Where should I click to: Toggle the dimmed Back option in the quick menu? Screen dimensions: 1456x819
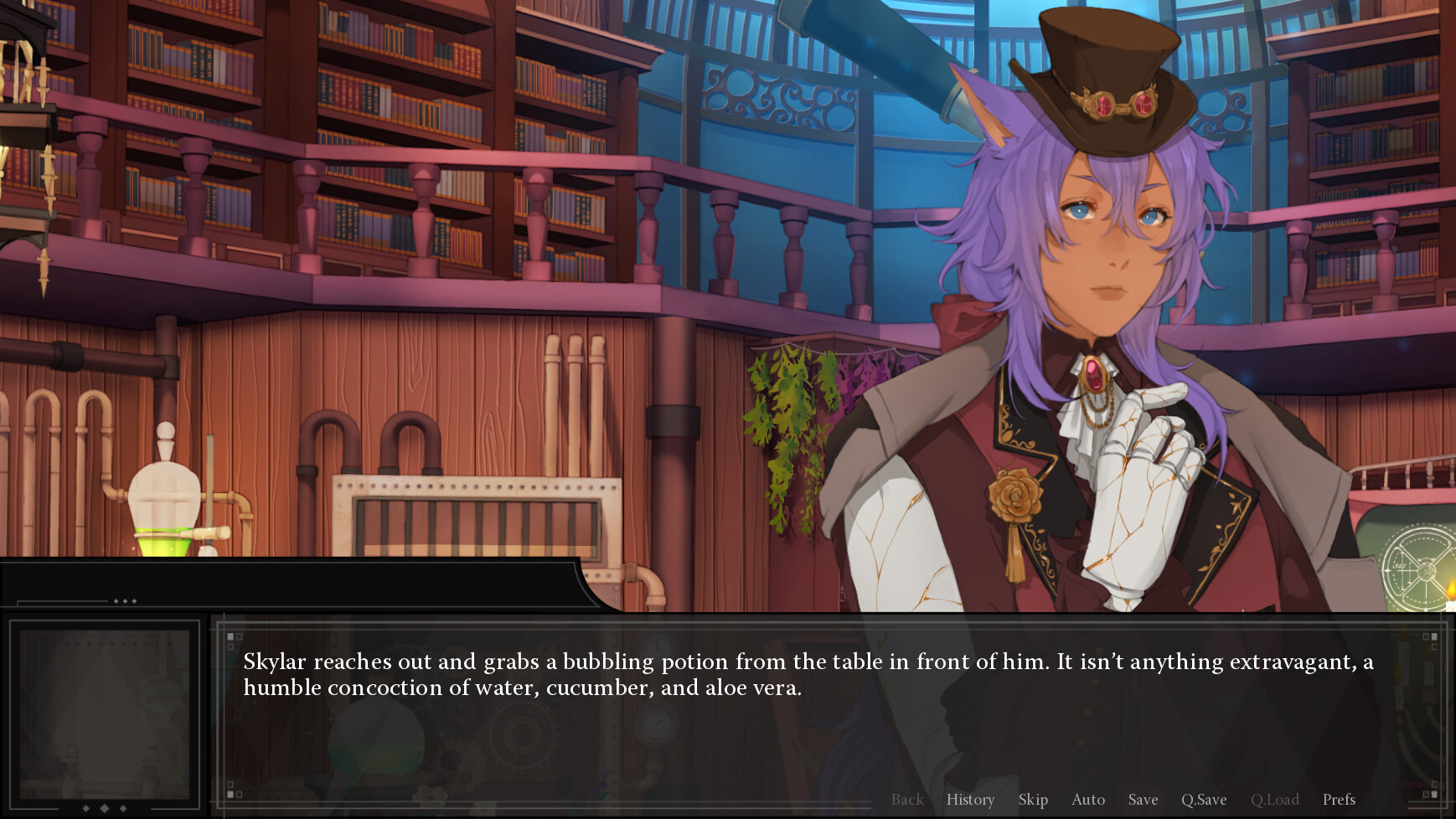tap(907, 801)
